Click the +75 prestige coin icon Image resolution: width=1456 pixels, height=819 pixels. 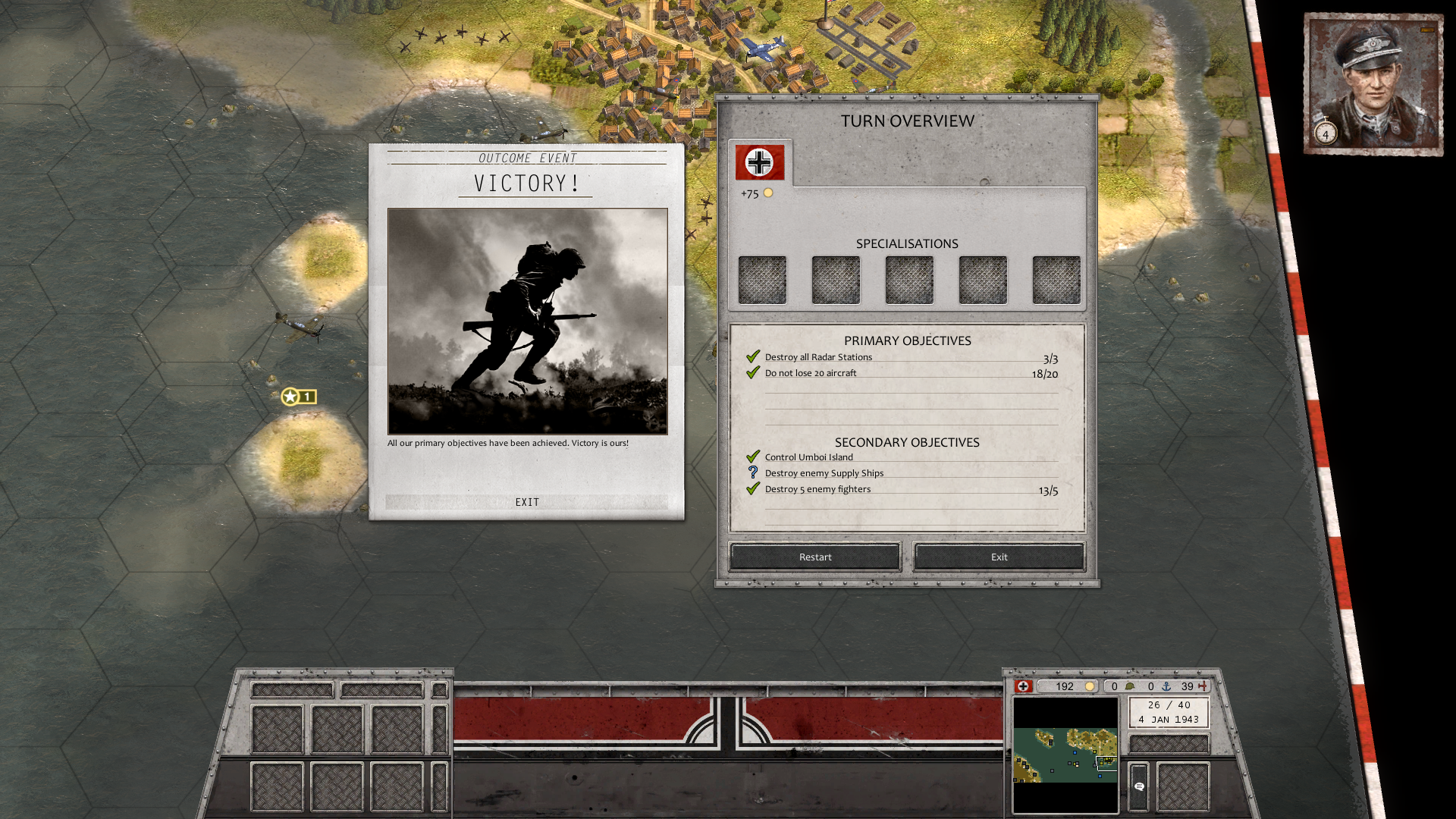click(769, 193)
